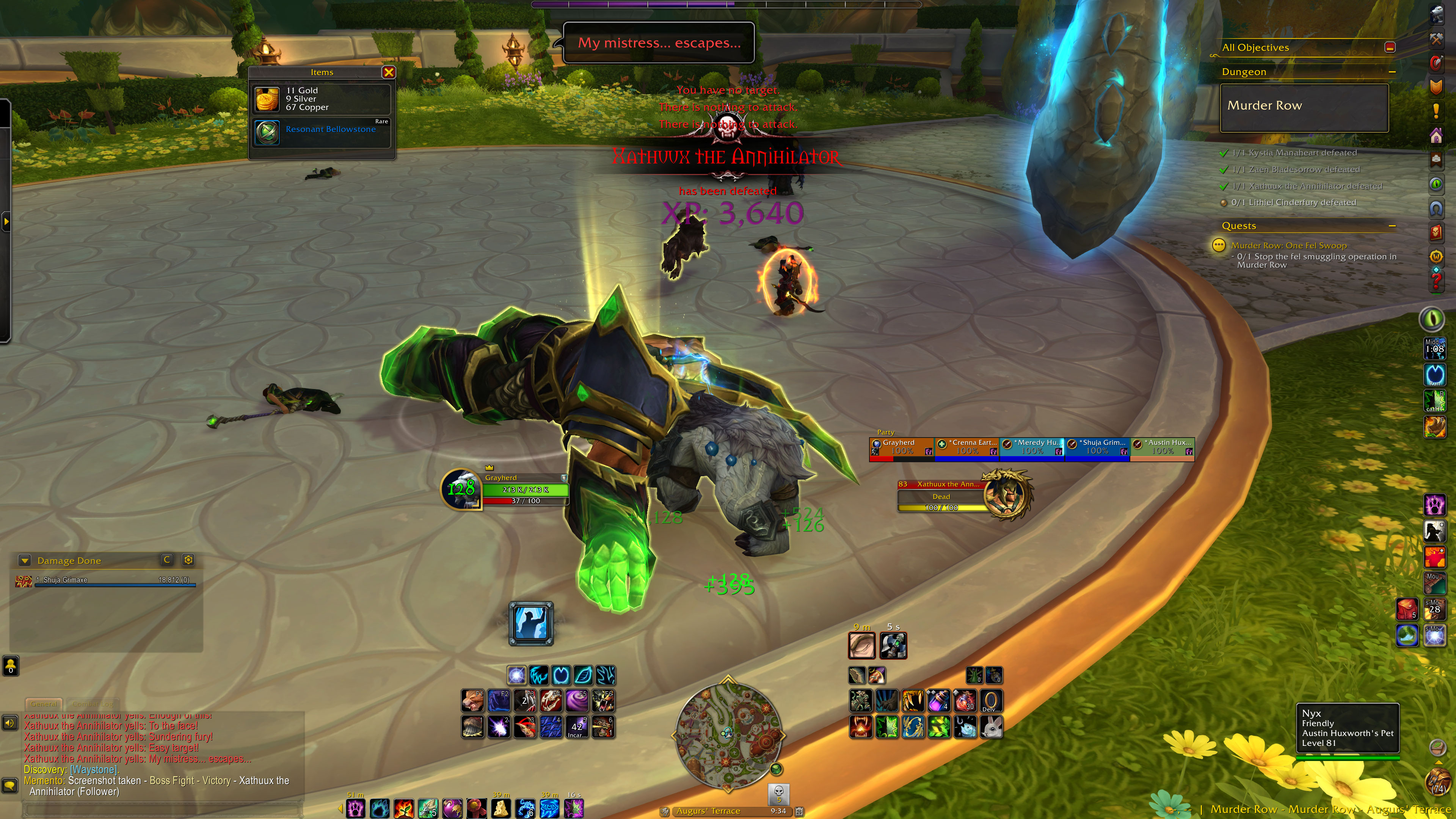This screenshot has height=819, width=1456.
Task: Click the purple house micro menu icon
Action: [1436, 136]
